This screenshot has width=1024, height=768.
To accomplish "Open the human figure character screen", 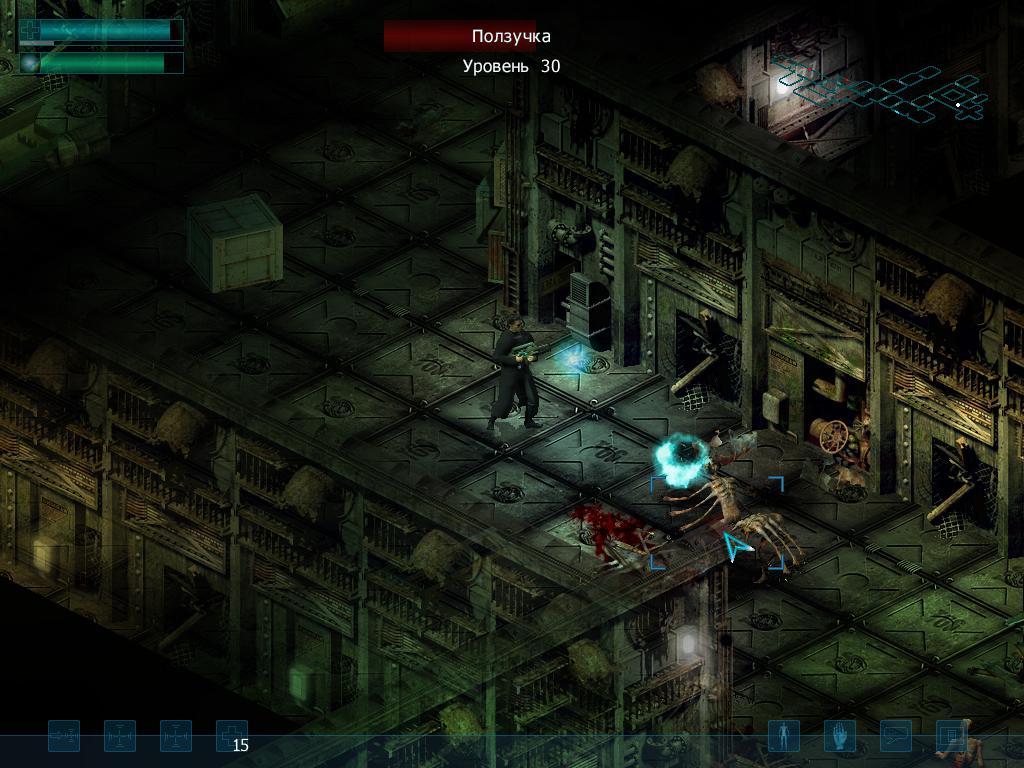I will [x=783, y=737].
